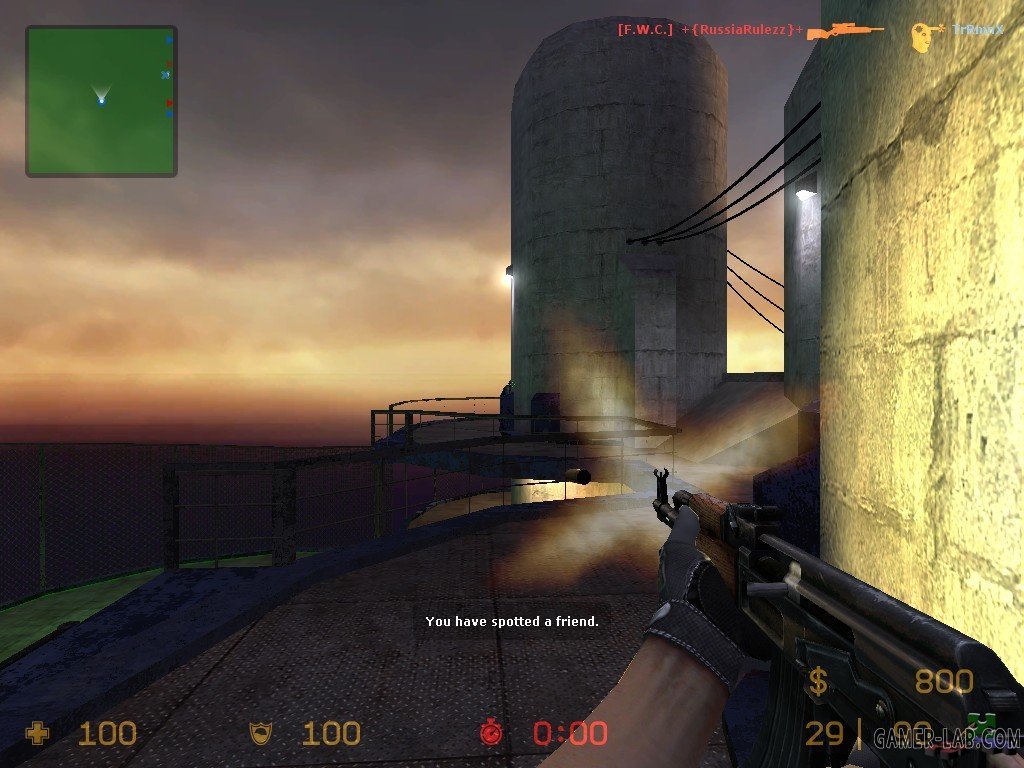Viewport: 1024px width, 768px height.
Task: Click the health cross icon
Action: point(37,734)
